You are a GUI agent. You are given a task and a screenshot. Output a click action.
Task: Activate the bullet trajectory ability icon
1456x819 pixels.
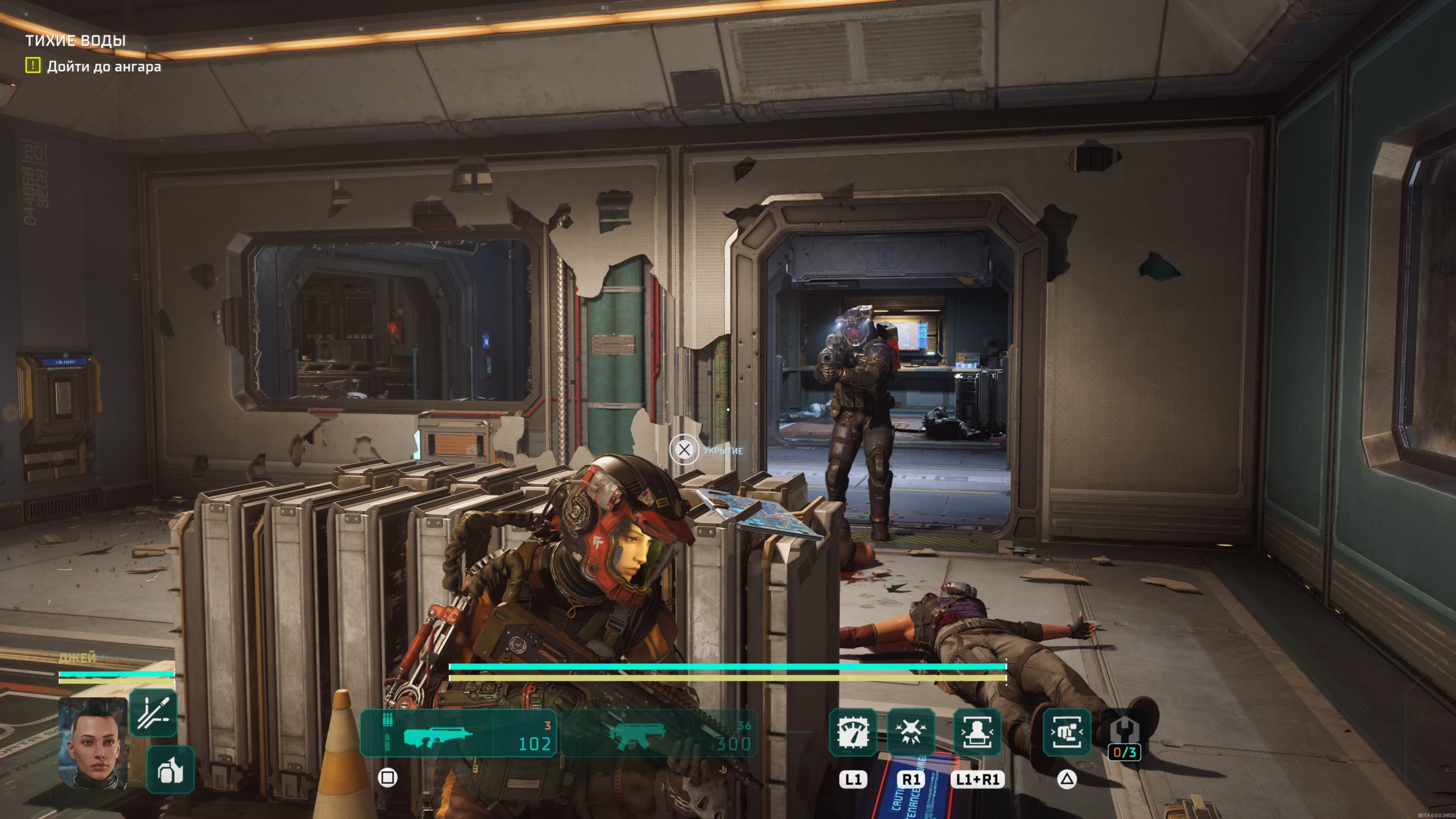pos(153,713)
